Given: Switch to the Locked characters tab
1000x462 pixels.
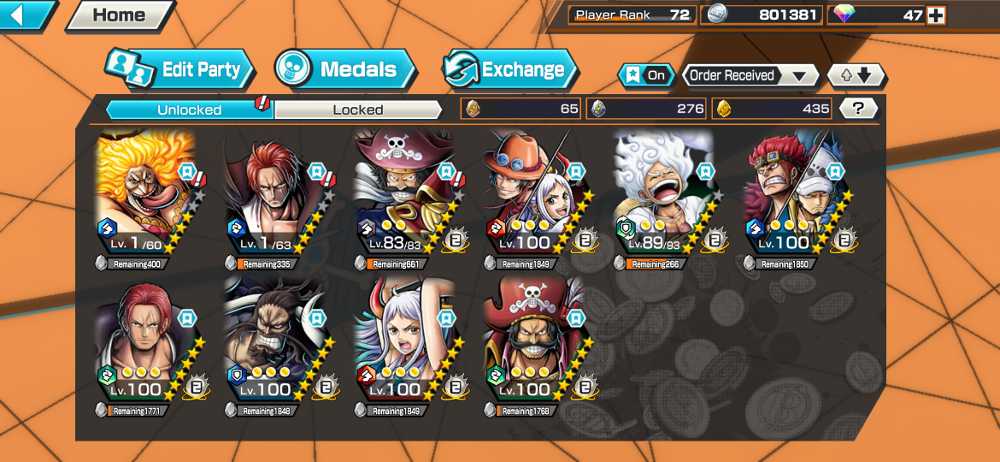Looking at the screenshot, I should coord(357,109).
